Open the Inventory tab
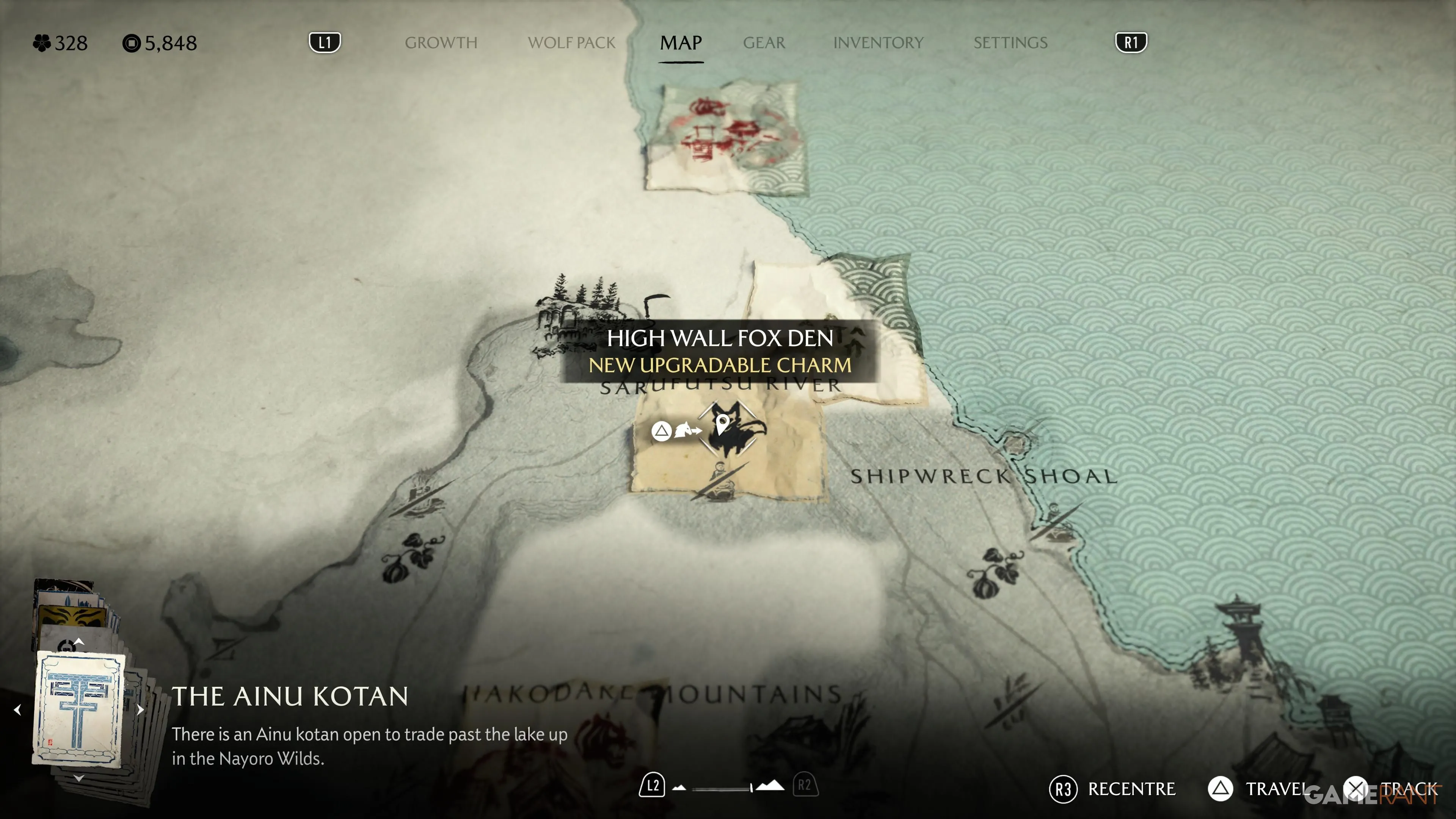This screenshot has width=1456, height=819. (878, 43)
